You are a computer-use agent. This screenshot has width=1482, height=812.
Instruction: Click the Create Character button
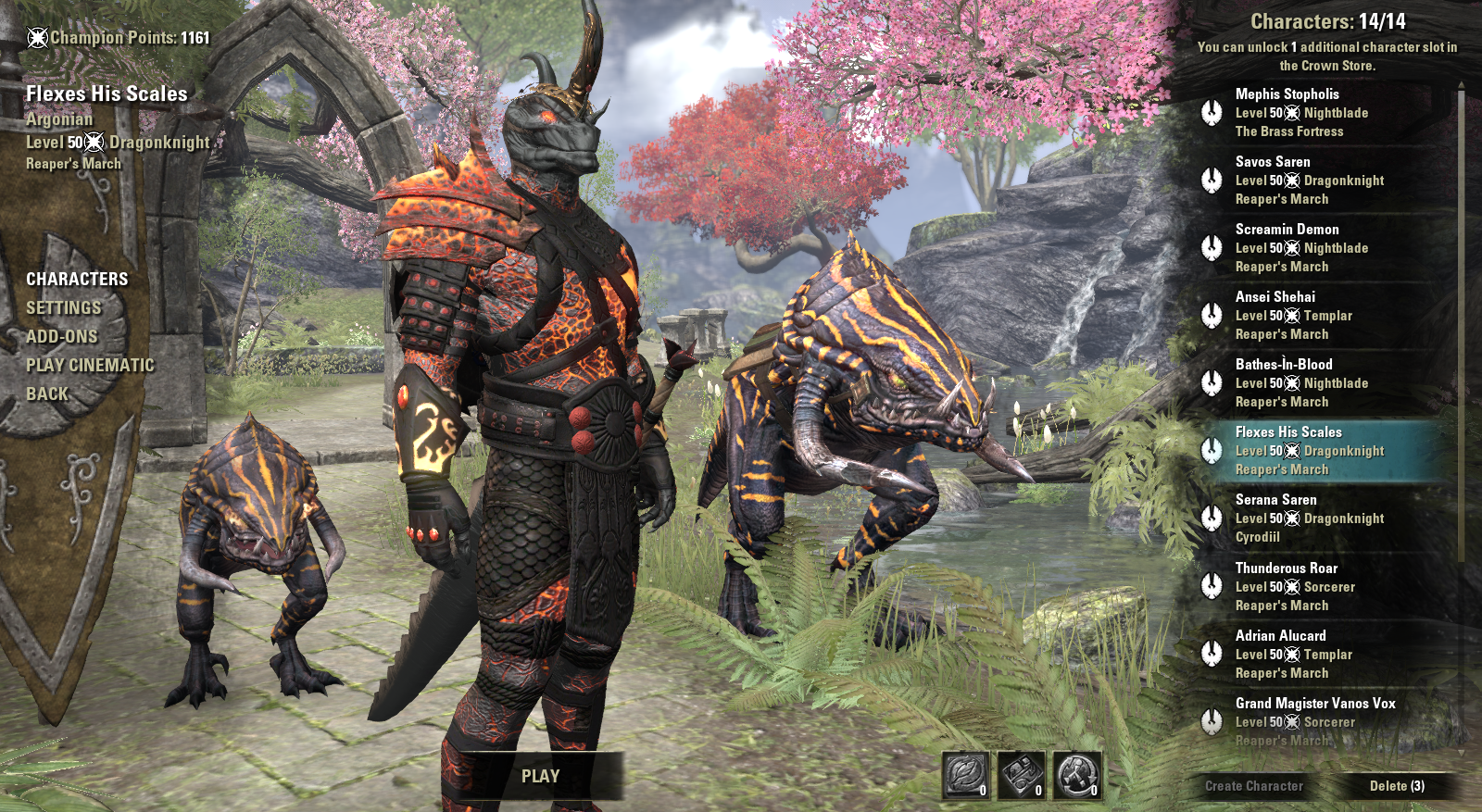click(x=1253, y=786)
